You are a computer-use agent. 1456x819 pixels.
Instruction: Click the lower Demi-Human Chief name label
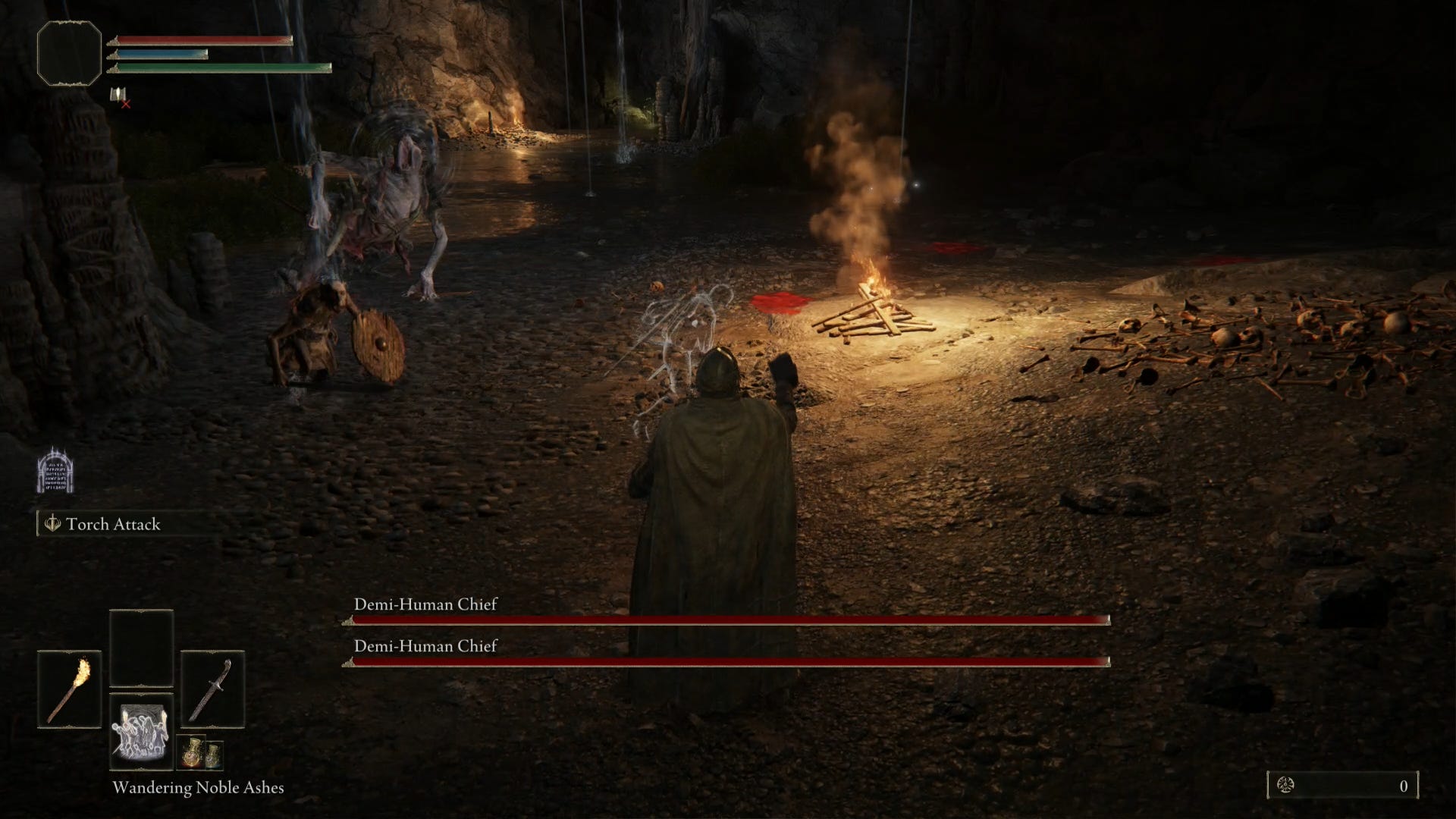pos(425,646)
